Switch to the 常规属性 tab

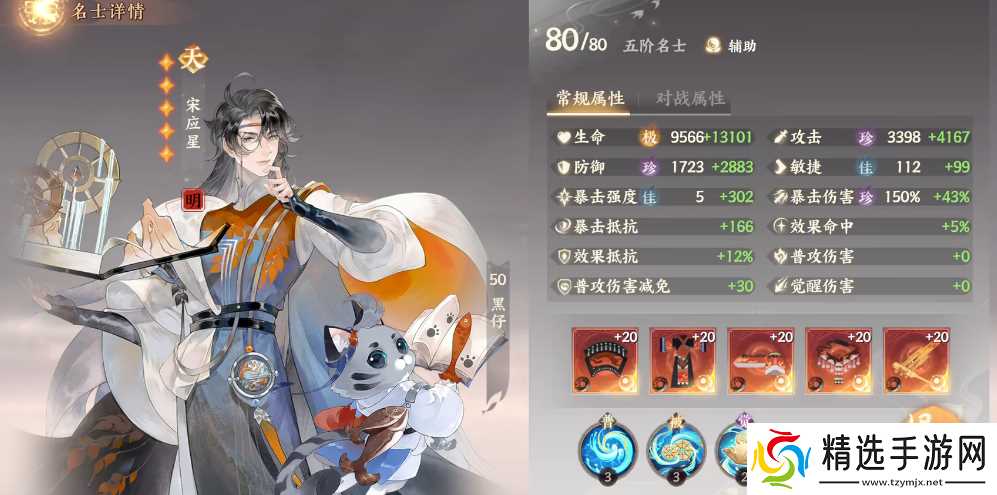[590, 98]
